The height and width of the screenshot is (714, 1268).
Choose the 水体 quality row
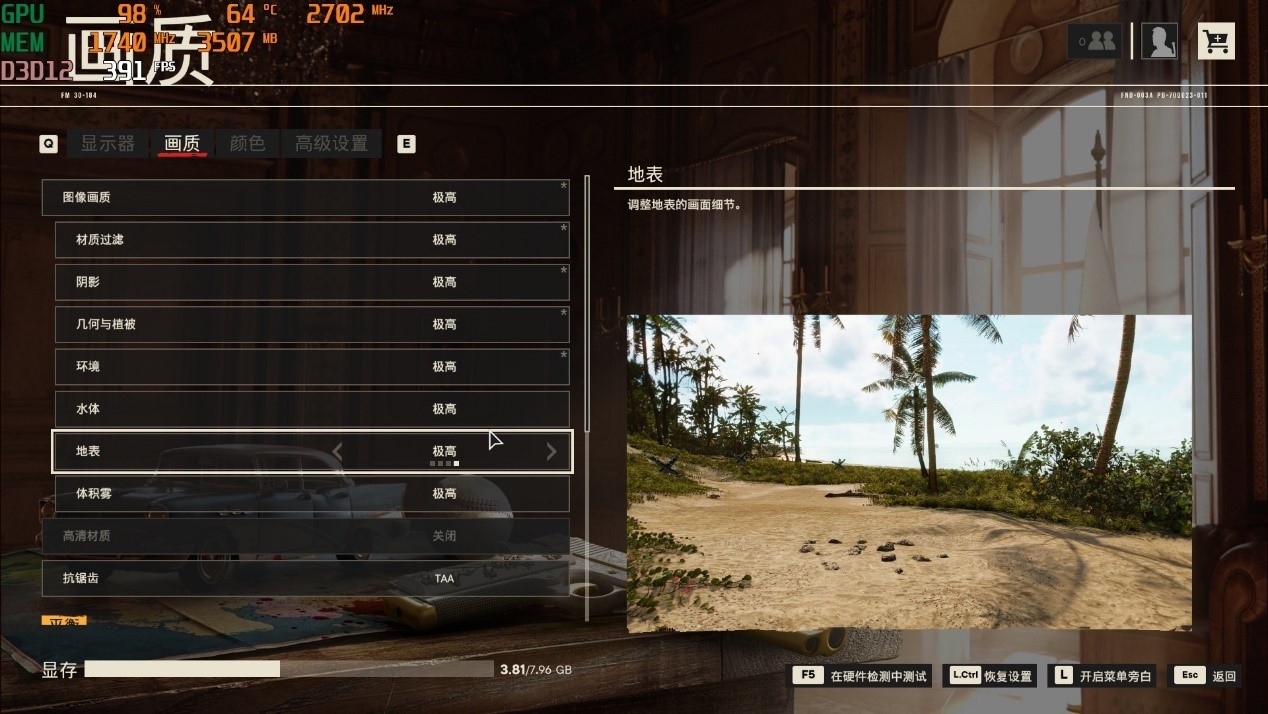coord(311,409)
